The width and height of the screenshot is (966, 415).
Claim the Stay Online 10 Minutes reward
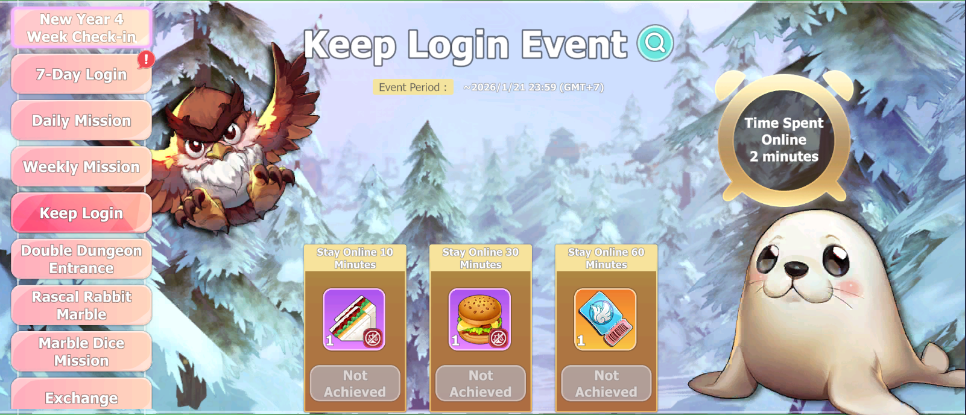pos(355,384)
